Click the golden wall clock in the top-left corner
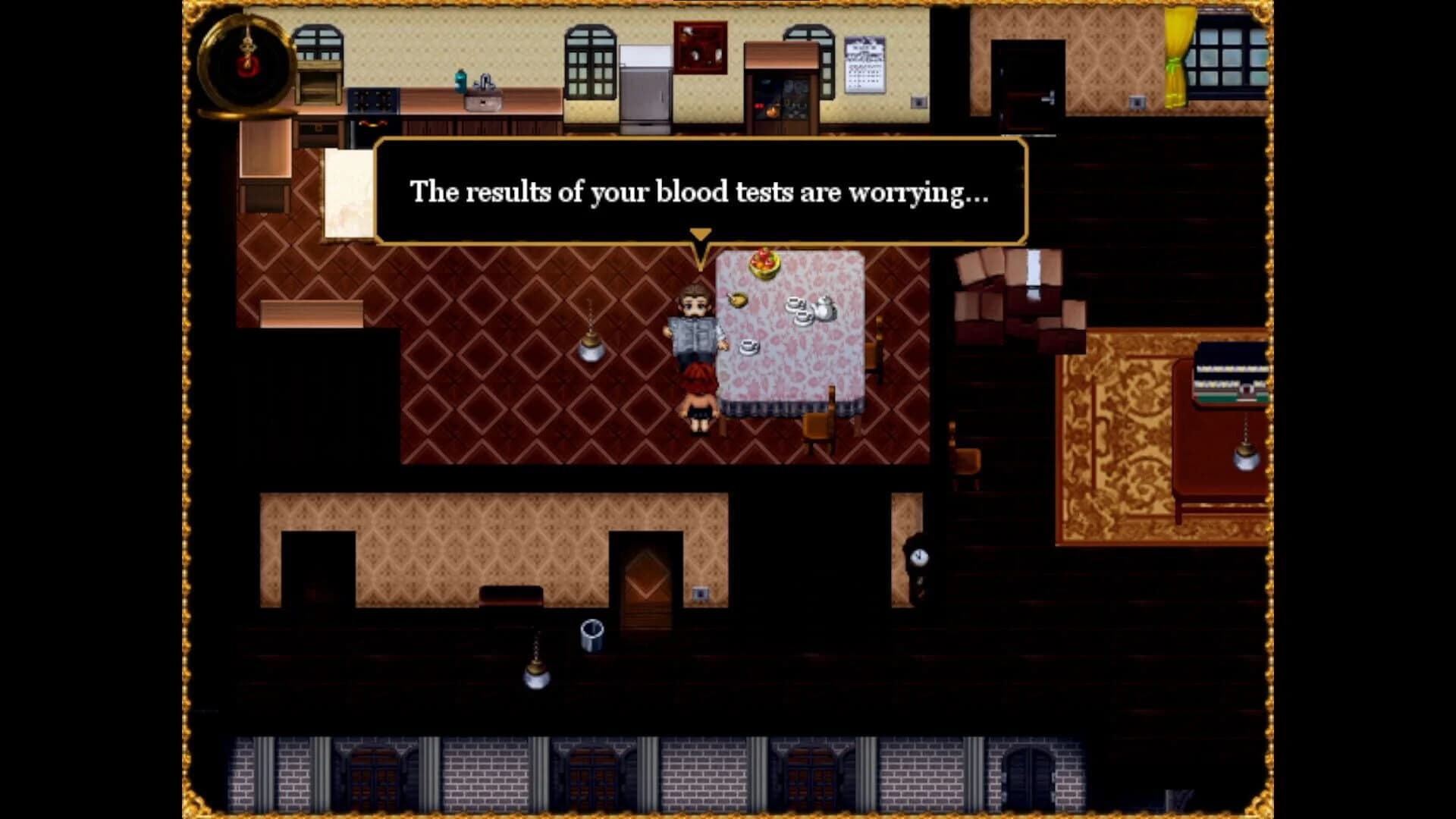The height and width of the screenshot is (819, 1456). [244, 64]
